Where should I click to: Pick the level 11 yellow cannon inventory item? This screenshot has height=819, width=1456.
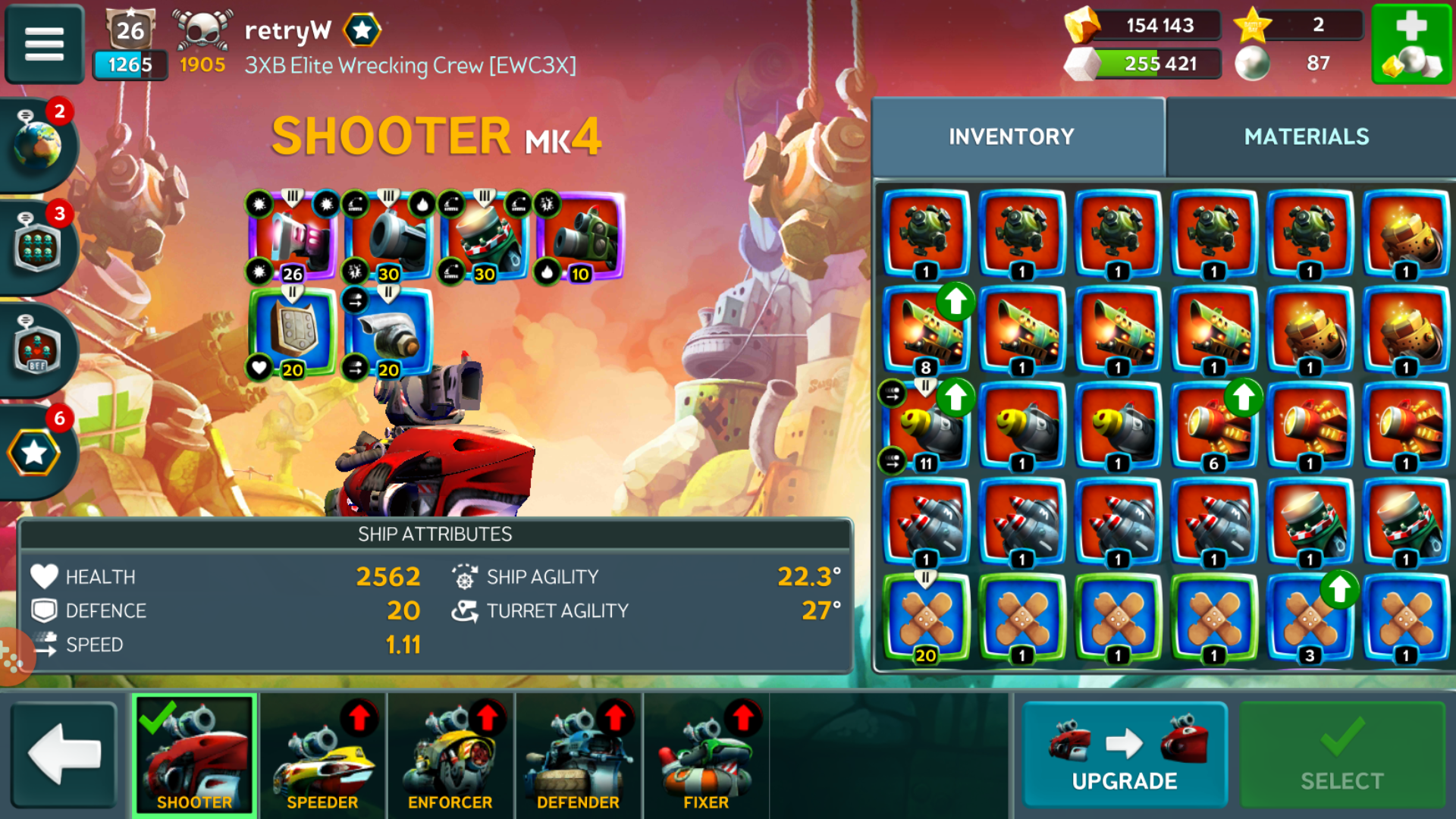pyautogui.click(x=926, y=426)
